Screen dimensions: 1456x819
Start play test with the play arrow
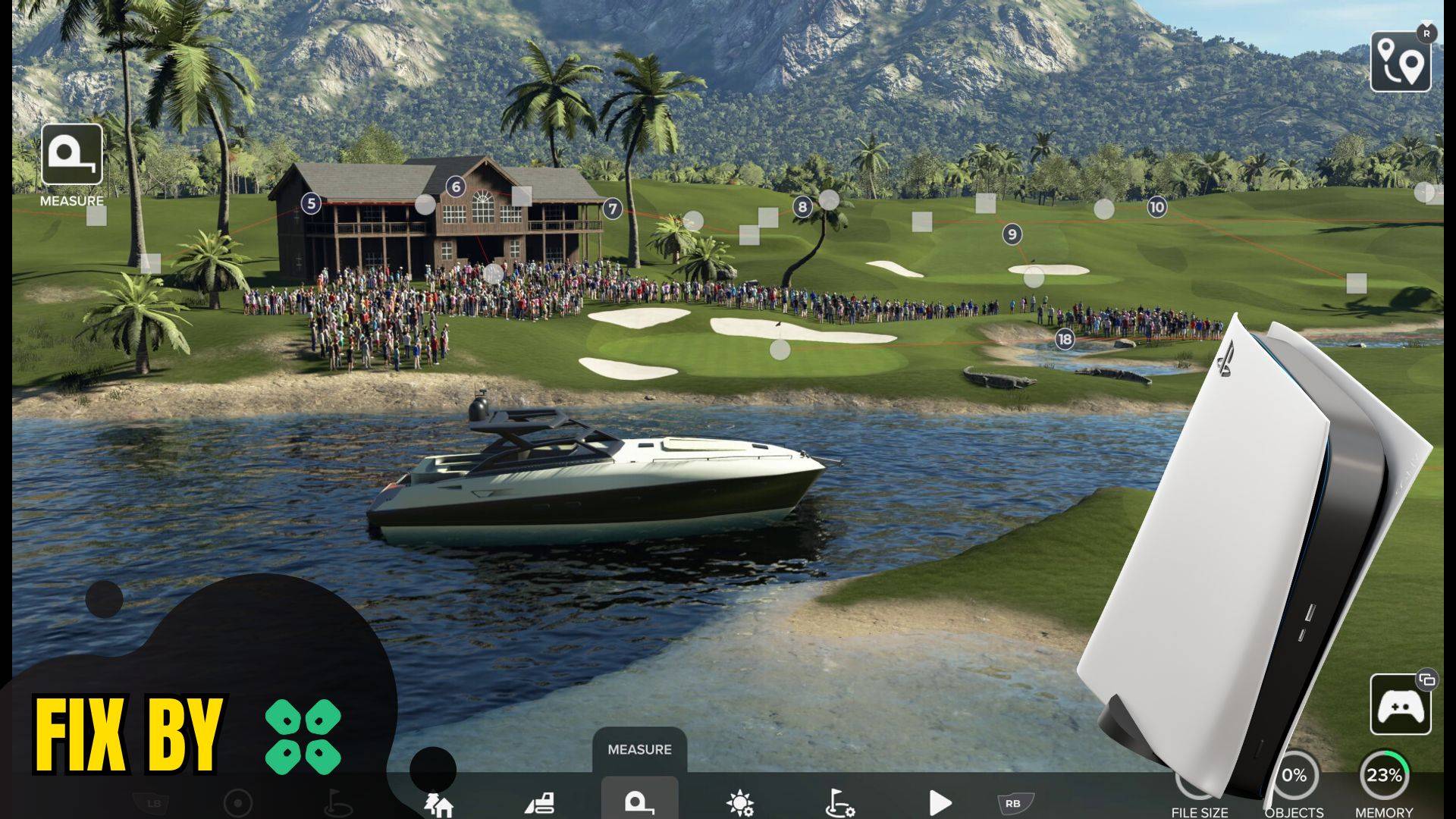tap(940, 802)
